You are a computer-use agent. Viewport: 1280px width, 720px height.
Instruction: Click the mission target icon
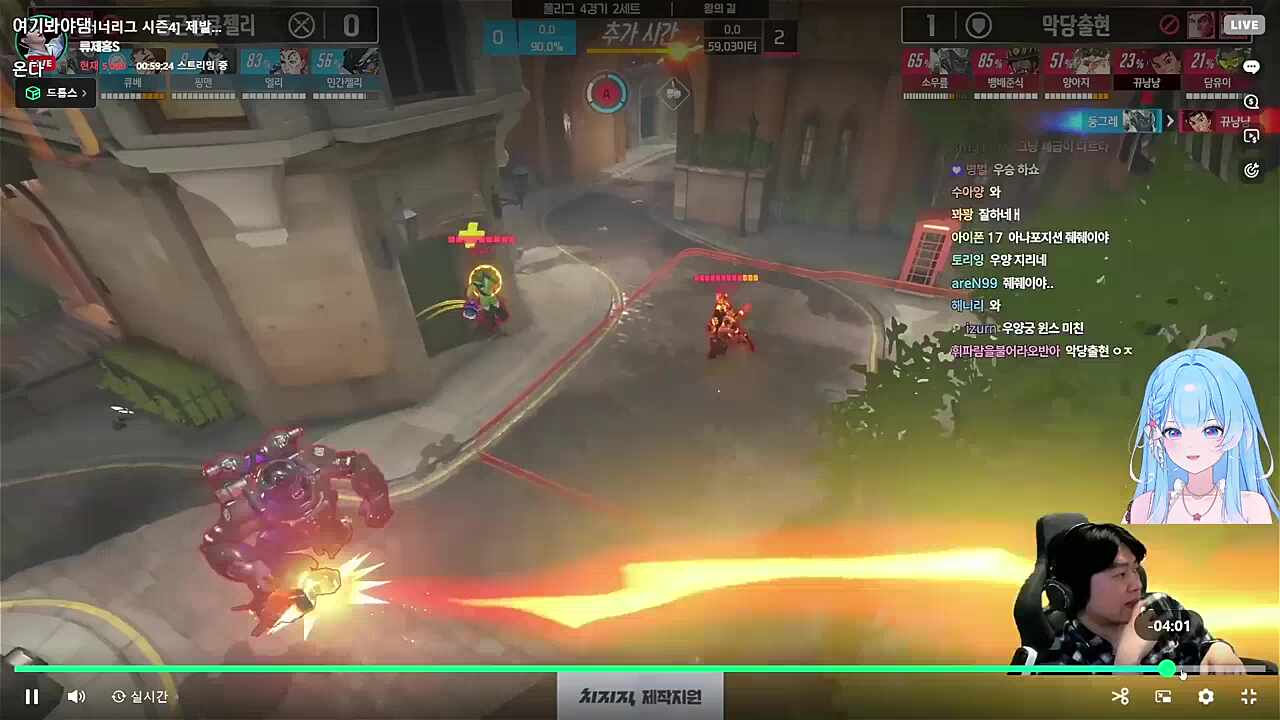tap(1252, 170)
